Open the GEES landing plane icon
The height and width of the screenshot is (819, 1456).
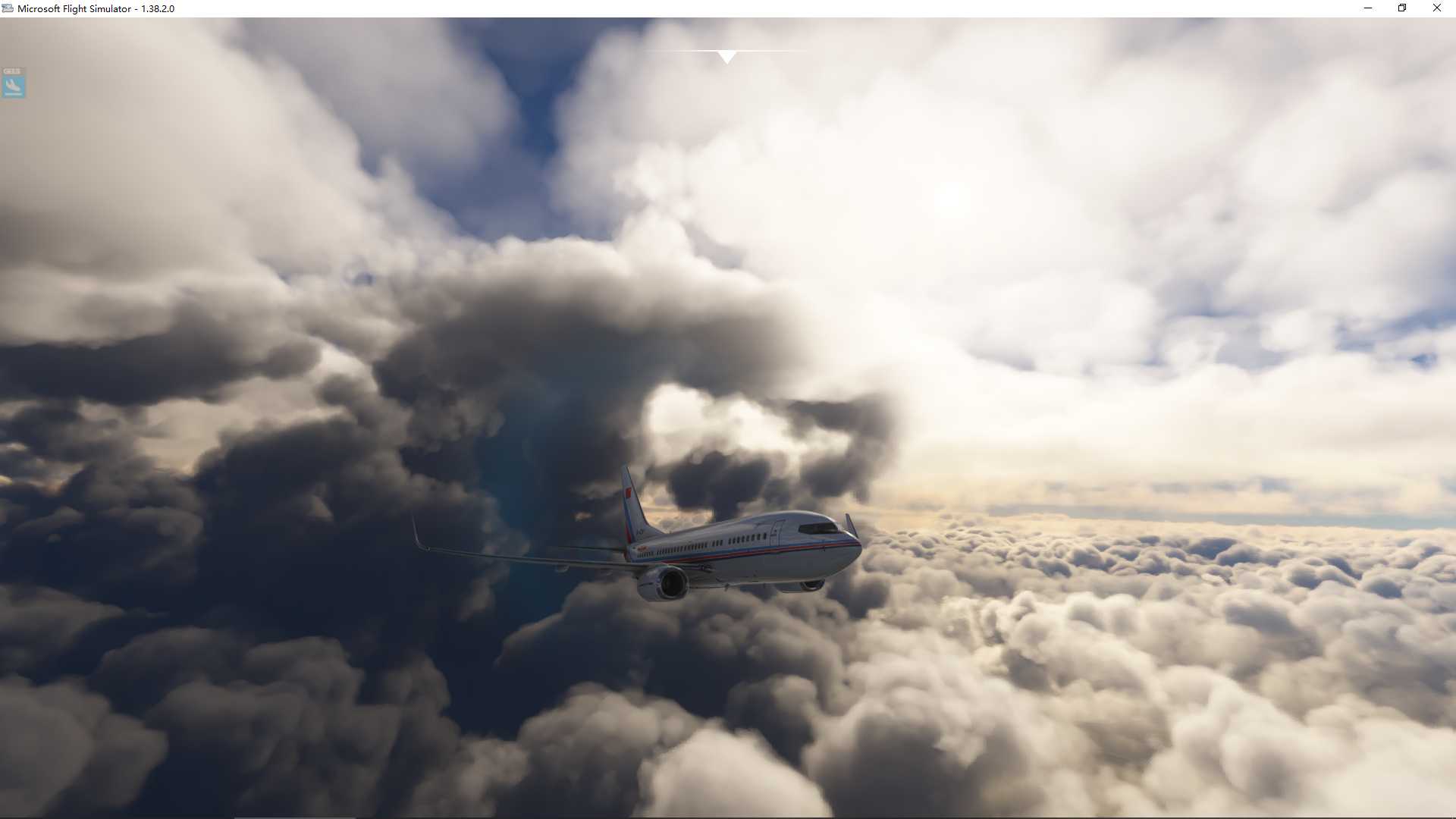point(13,85)
